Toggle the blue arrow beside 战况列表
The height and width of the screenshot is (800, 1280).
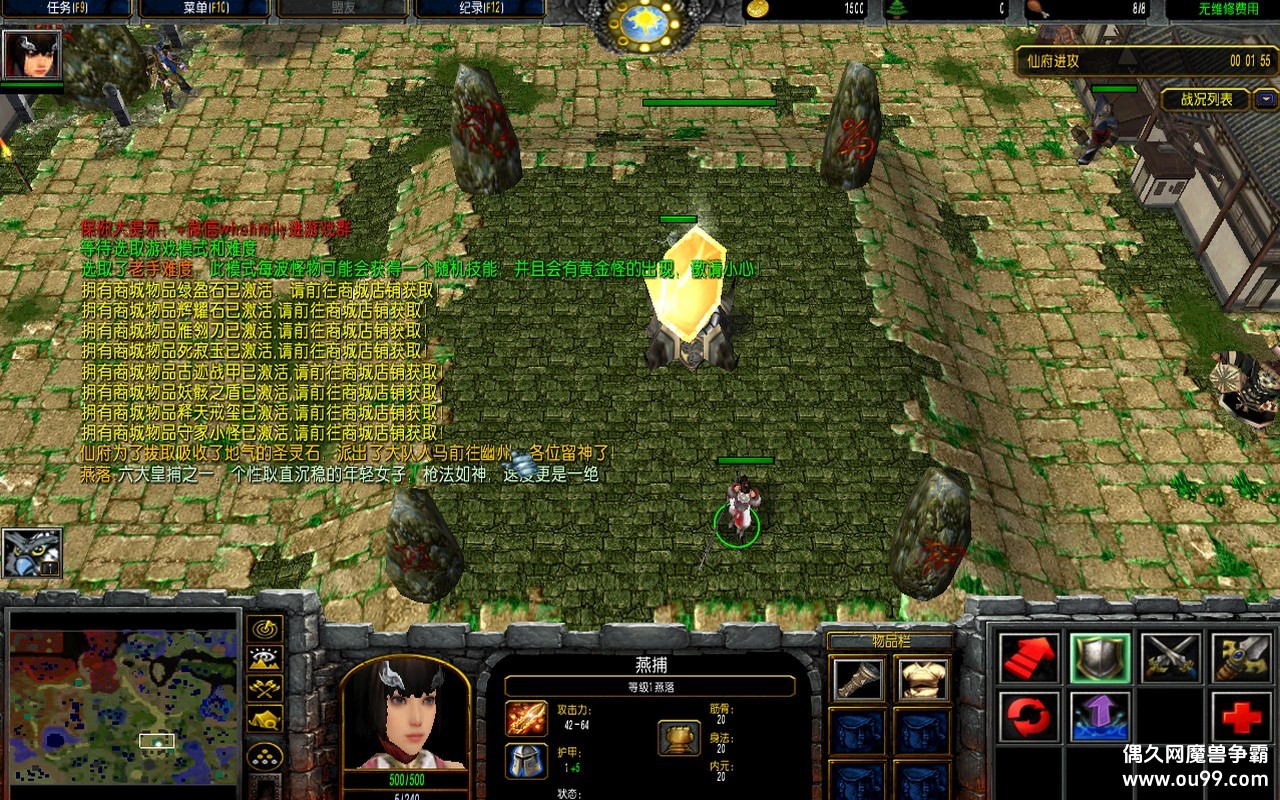[x=1267, y=99]
